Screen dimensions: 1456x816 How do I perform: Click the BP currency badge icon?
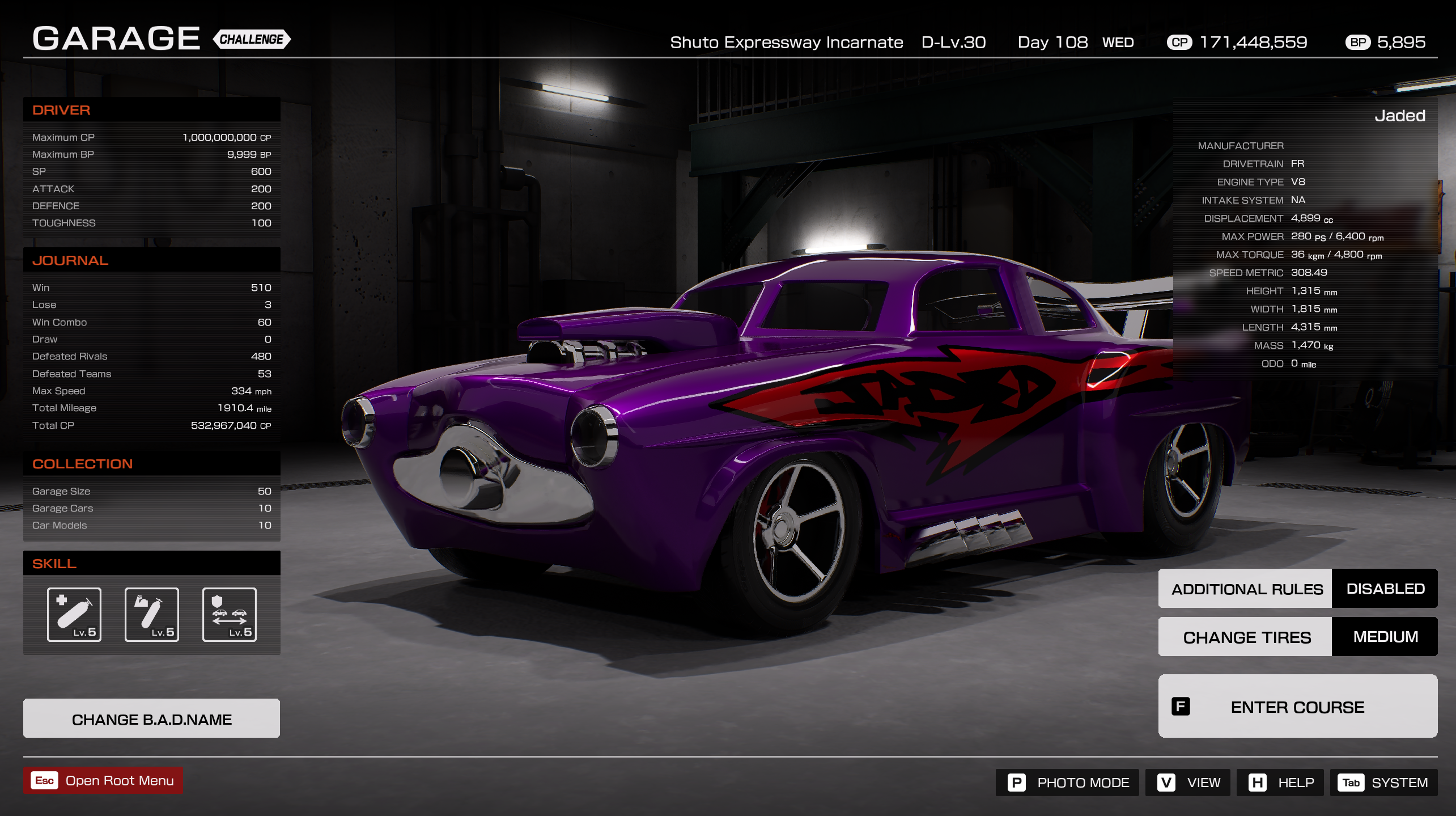(1357, 42)
